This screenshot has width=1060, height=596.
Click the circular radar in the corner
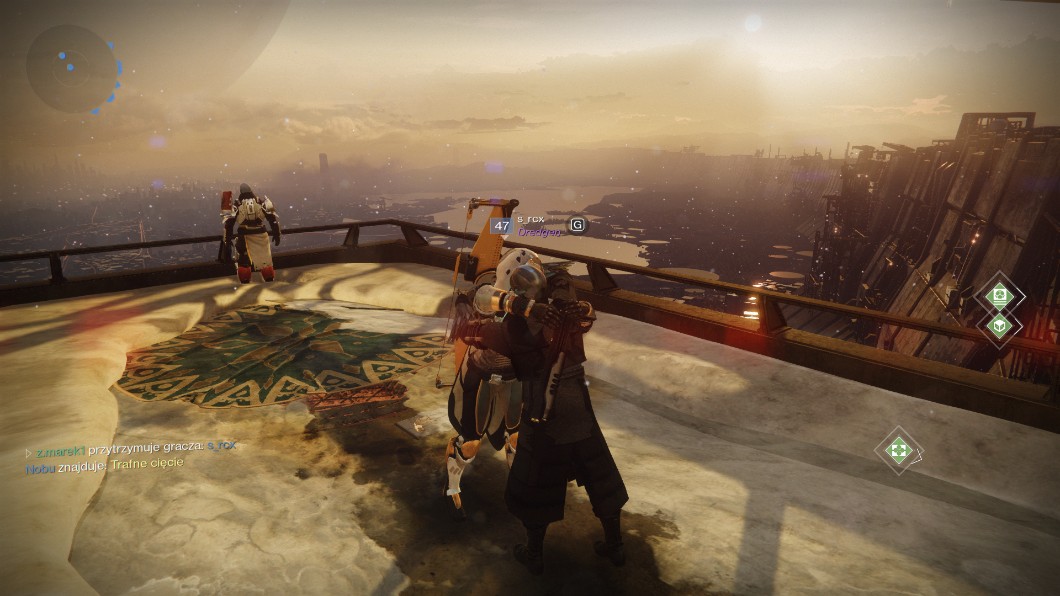(x=74, y=69)
